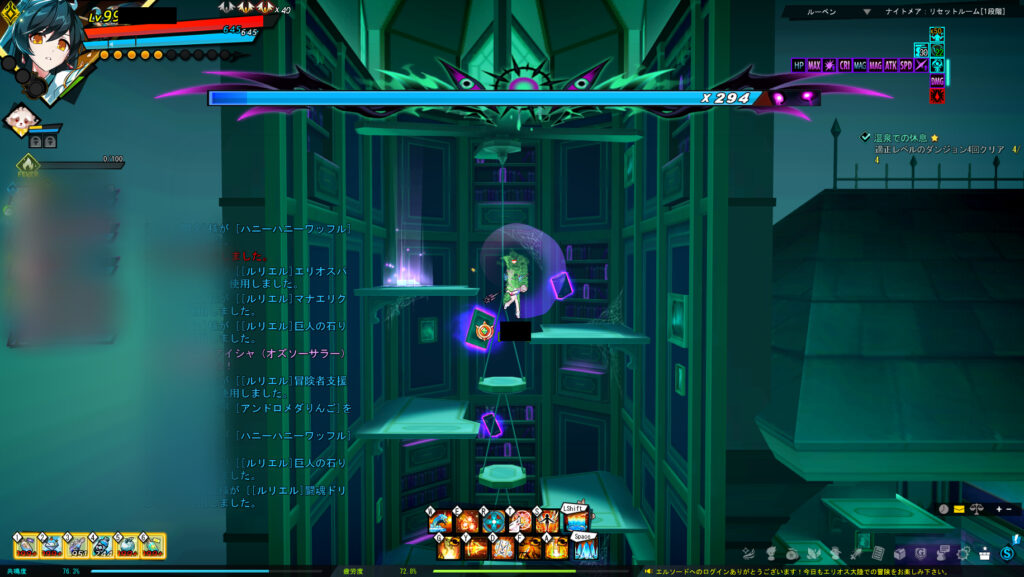Open the gear settings menu
1024x577 pixels.
click(965, 553)
